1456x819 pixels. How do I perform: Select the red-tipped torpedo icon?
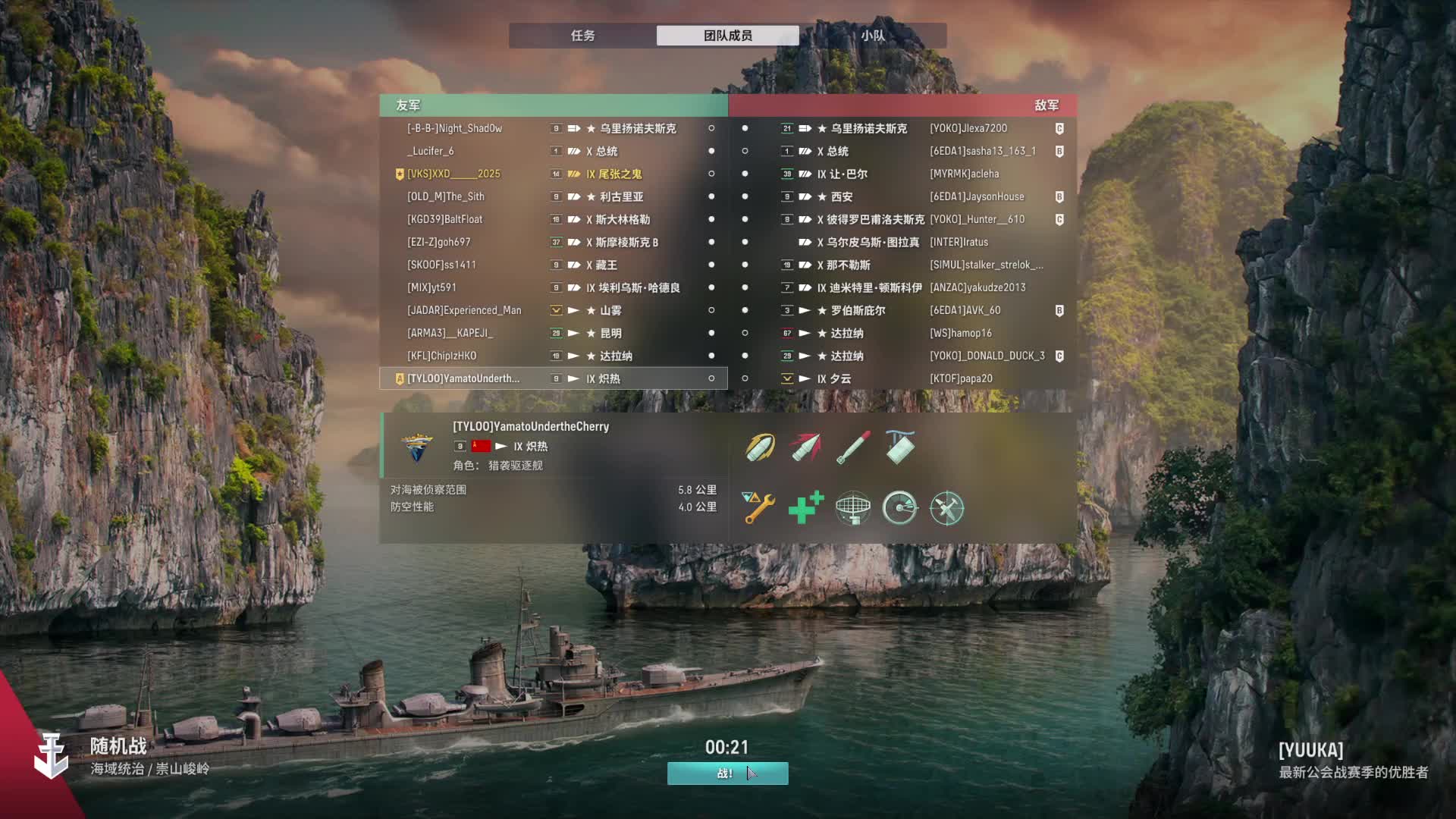805,447
